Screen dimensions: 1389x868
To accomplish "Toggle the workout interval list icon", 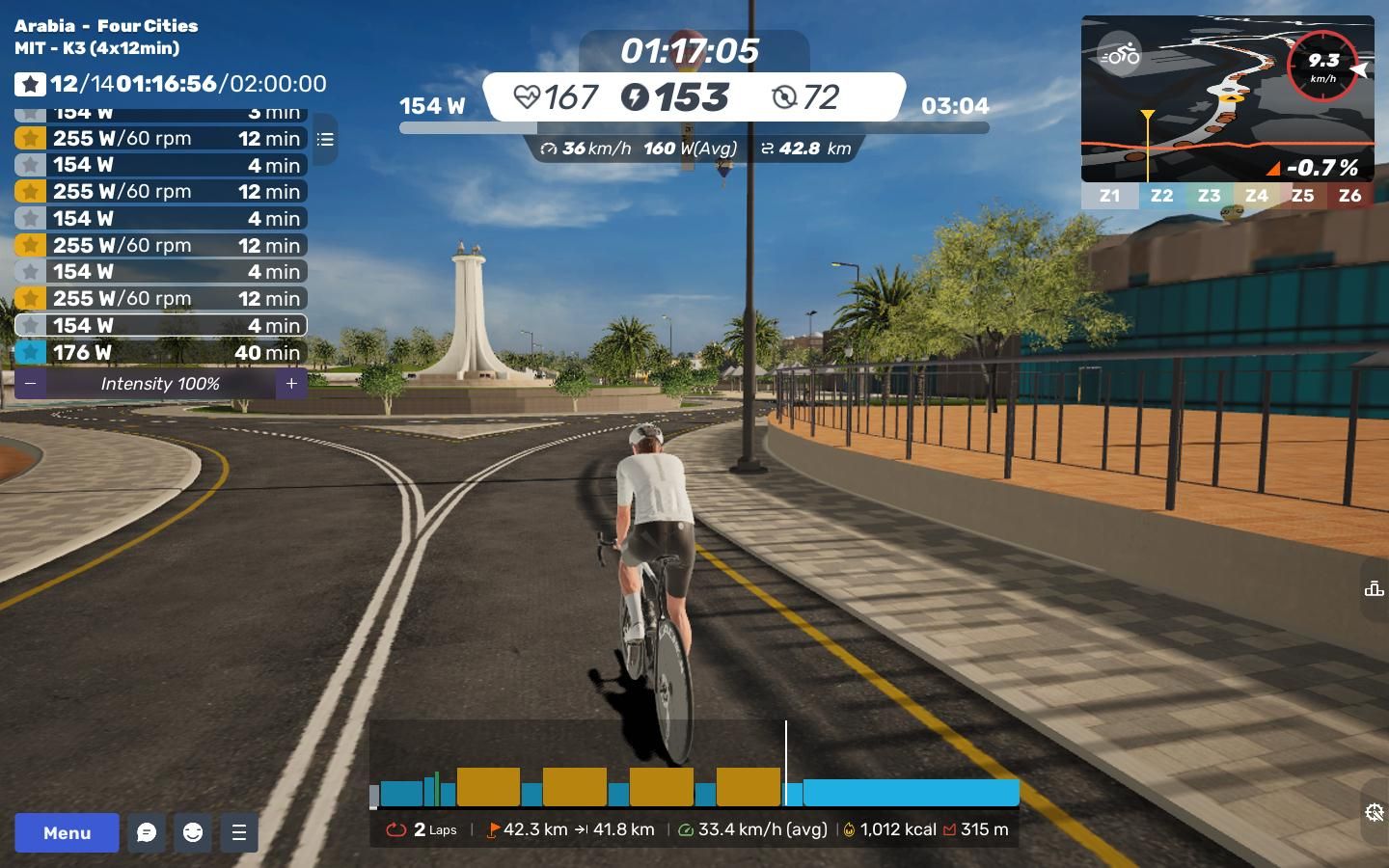I will point(325,140).
